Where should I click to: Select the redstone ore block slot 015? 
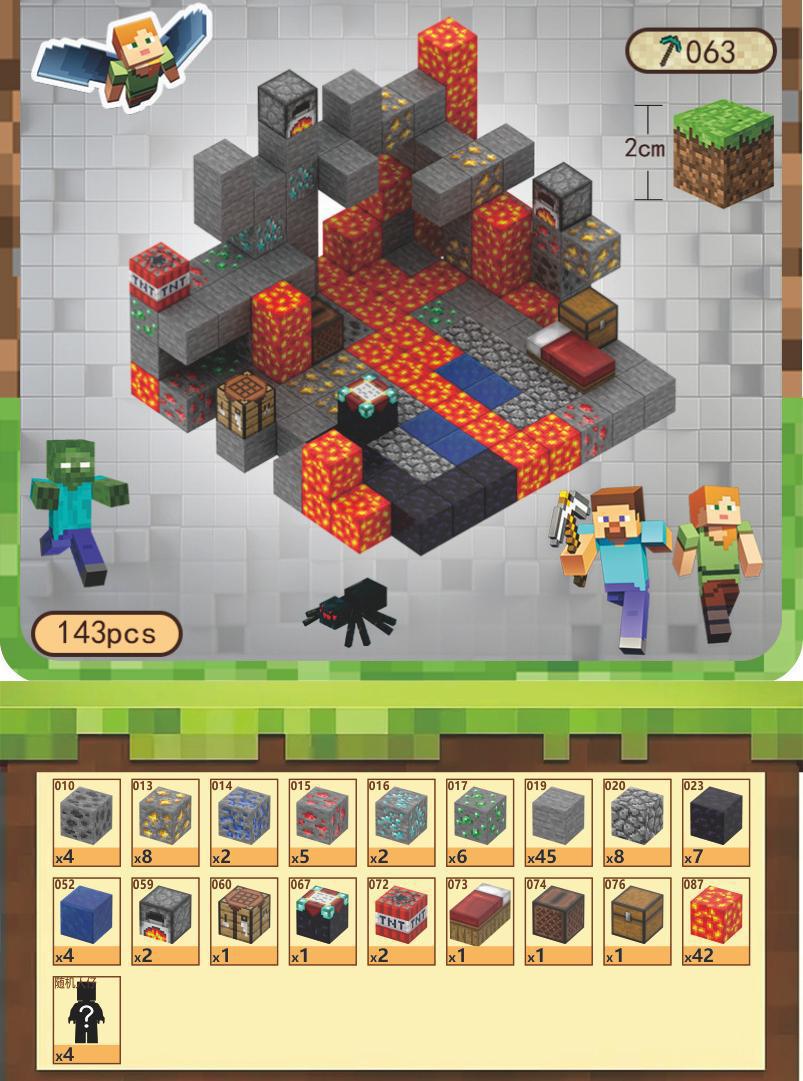pyautogui.click(x=322, y=822)
